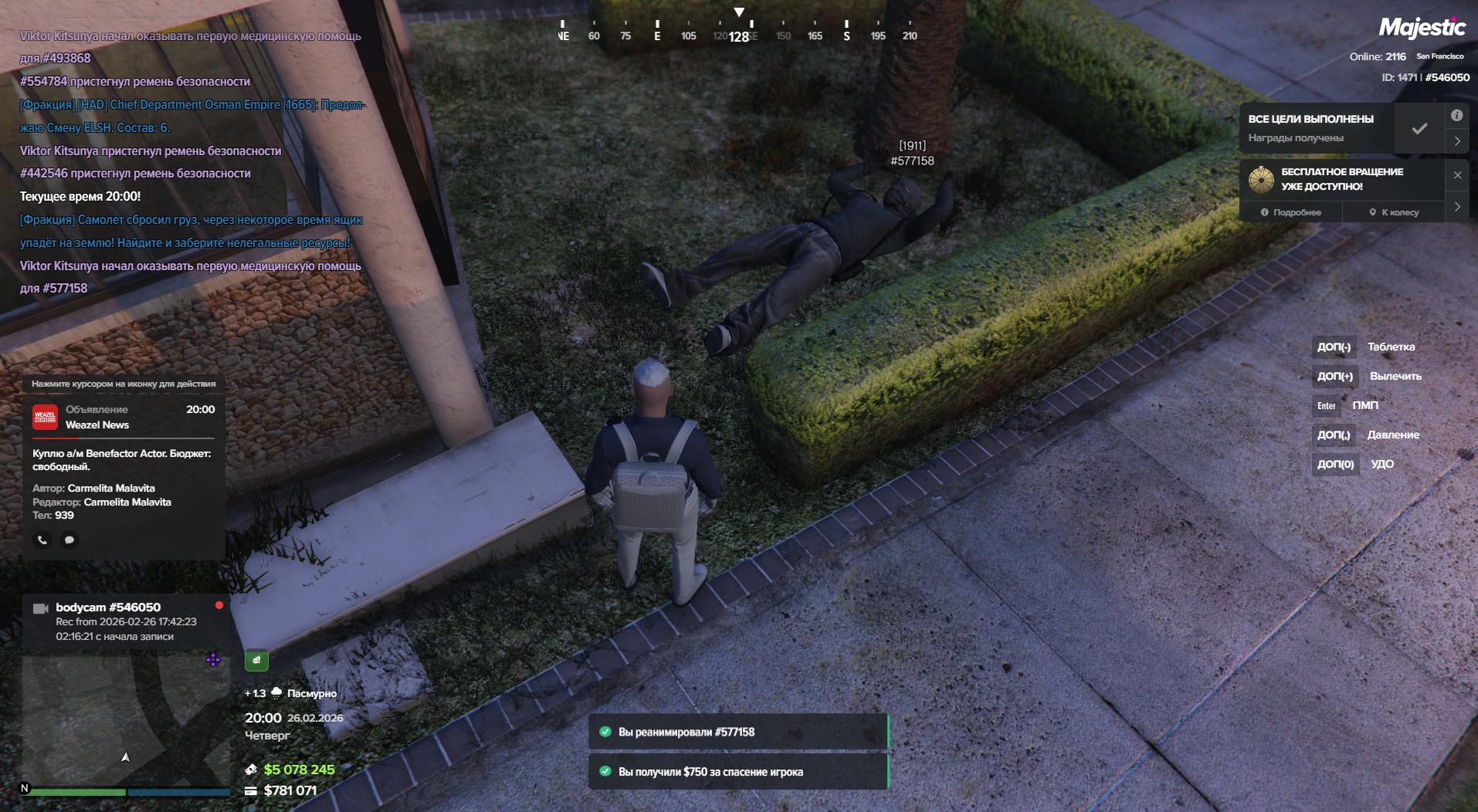The height and width of the screenshot is (812, 1478).
Task: Choose the ПМП first aid action
Action: click(1364, 406)
